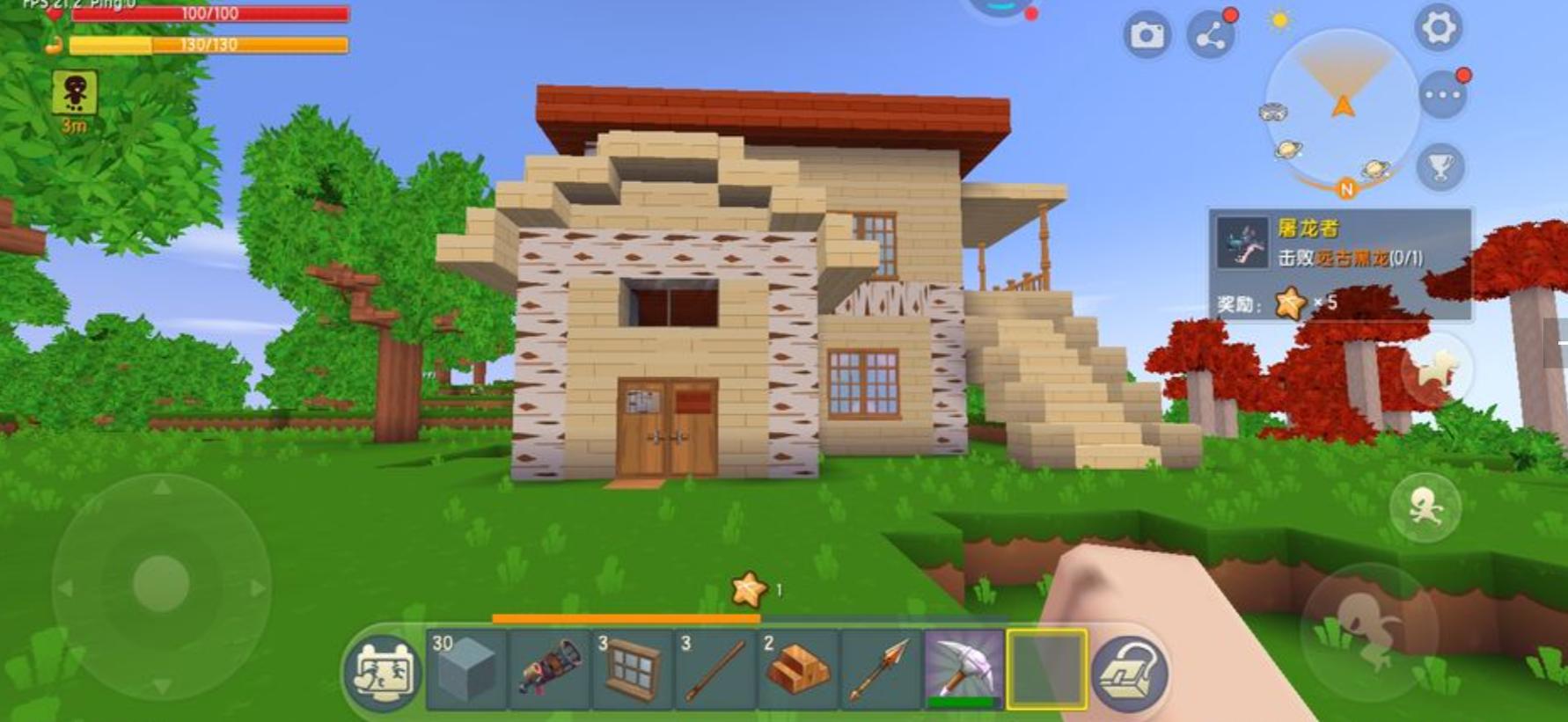Viewport: 1568px width, 722px height.
Task: Open the share button
Action: point(1211,35)
